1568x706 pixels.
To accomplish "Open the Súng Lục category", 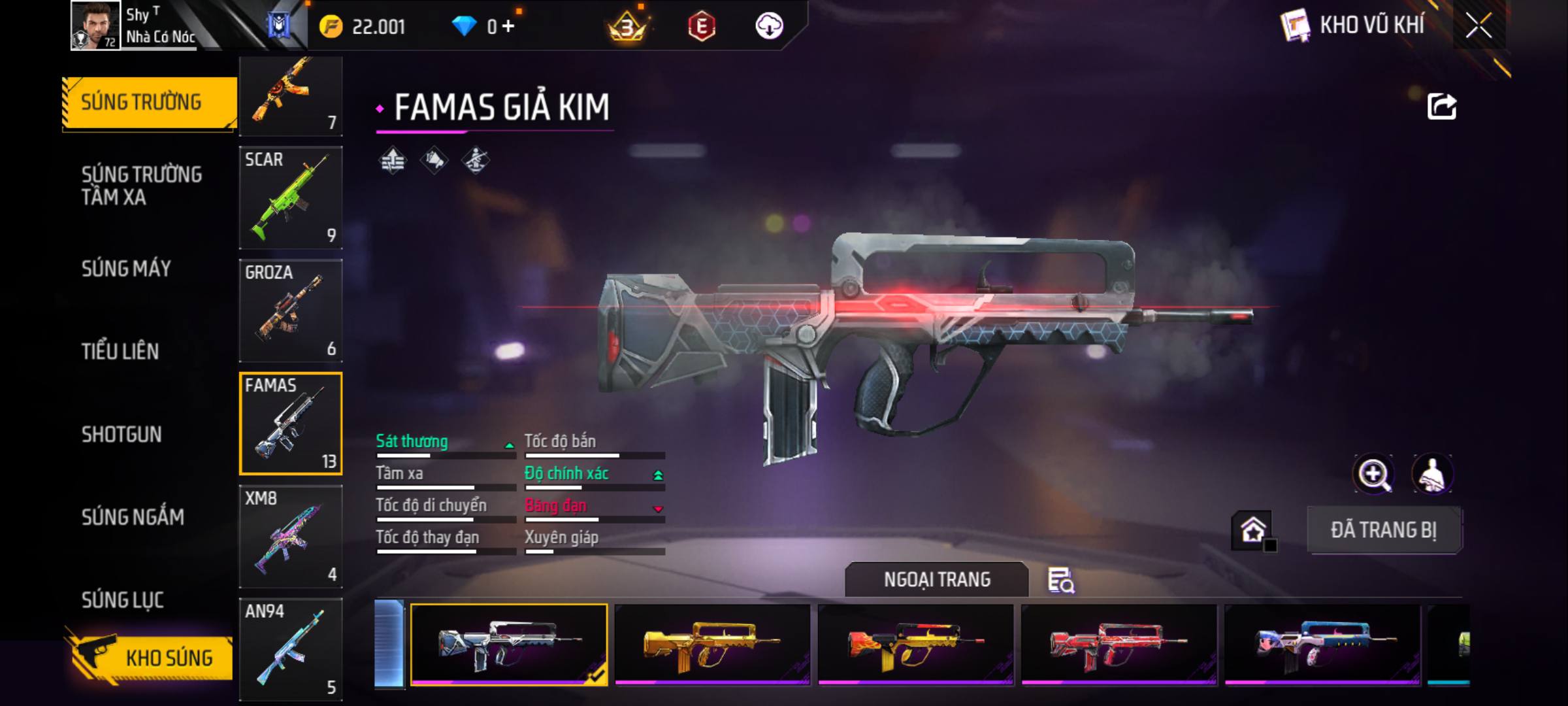I will click(122, 600).
